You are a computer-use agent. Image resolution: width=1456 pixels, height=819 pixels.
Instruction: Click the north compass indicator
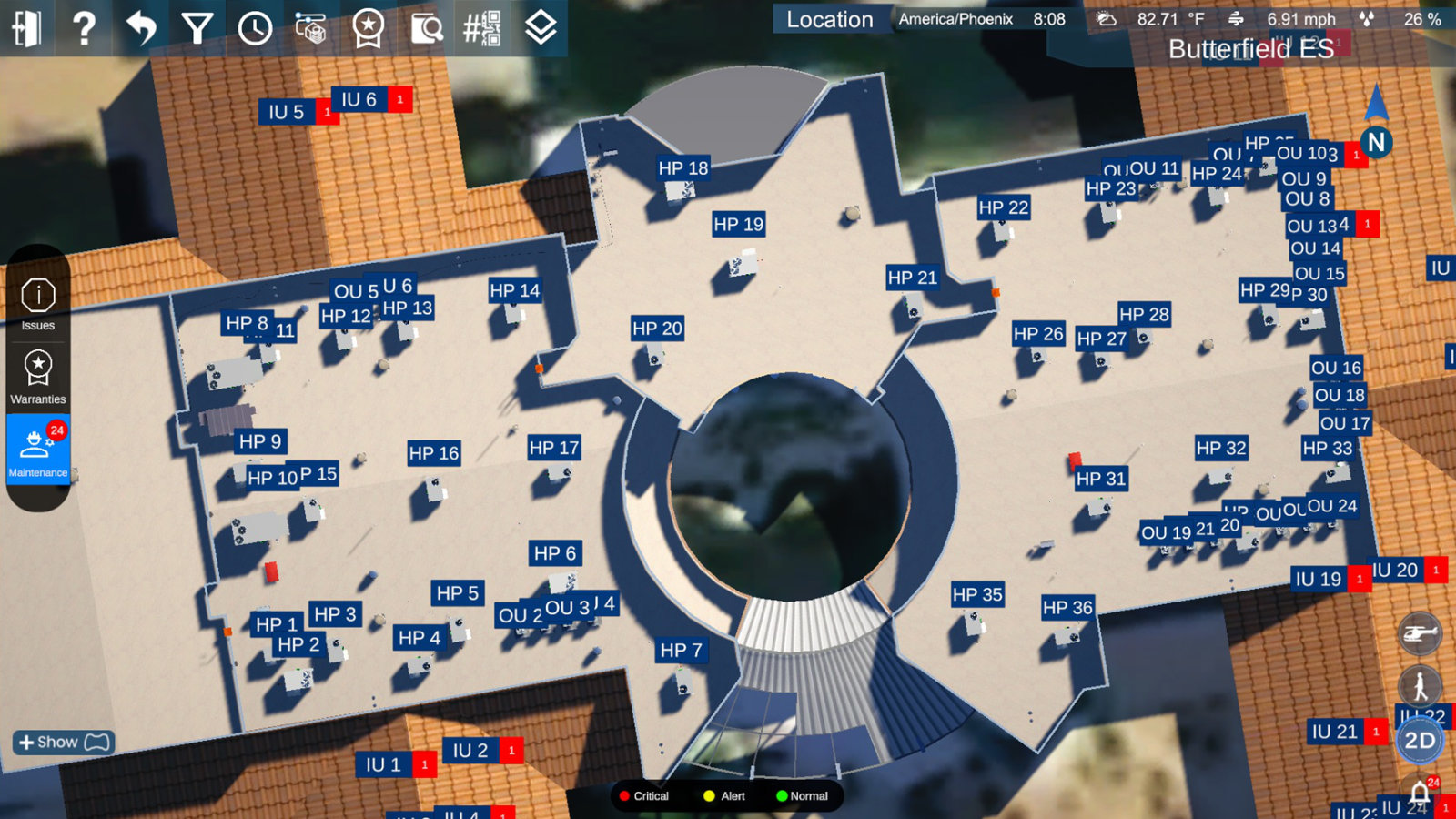1376,142
